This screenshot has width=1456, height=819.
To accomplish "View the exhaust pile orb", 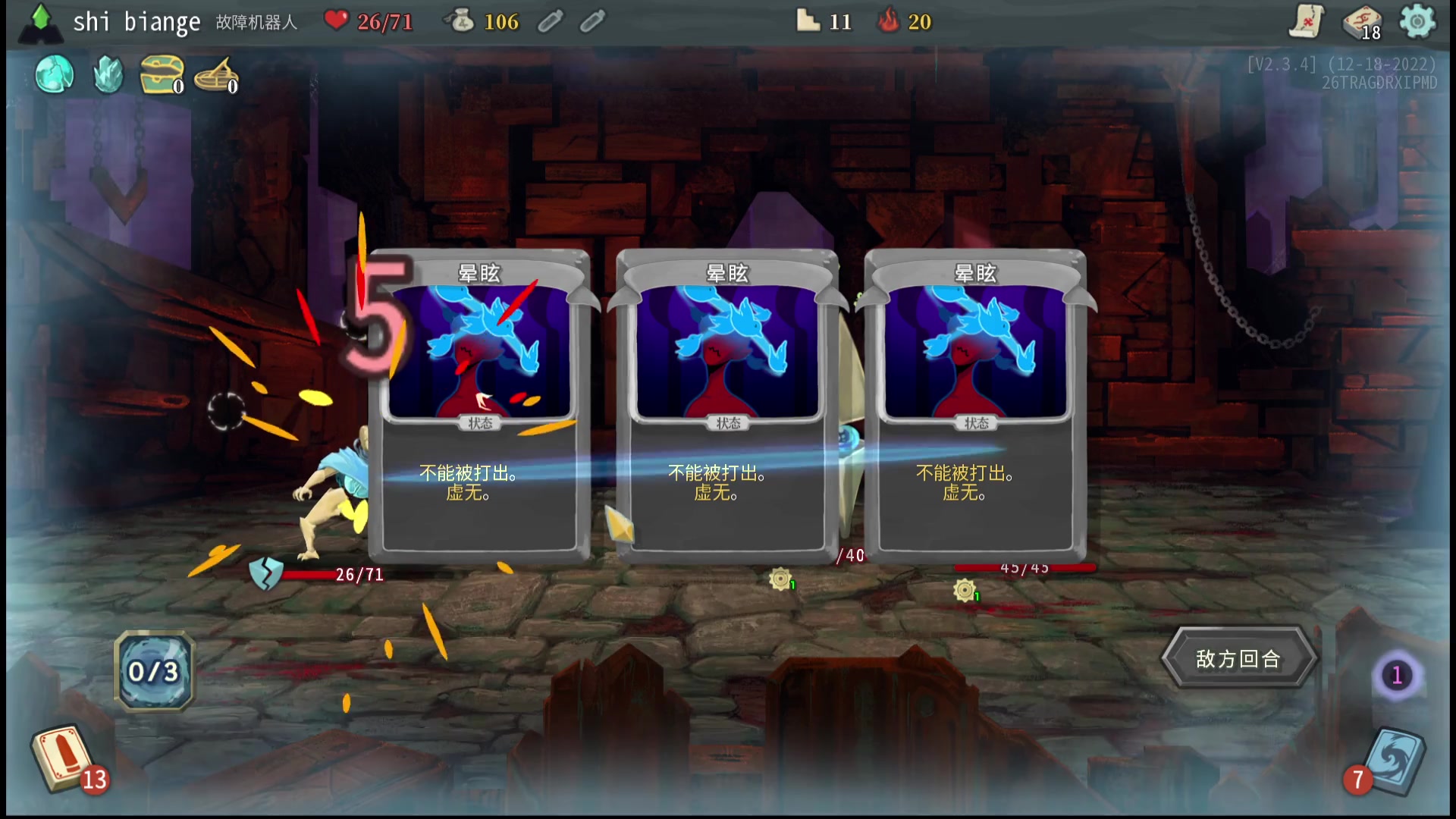I will [x=1397, y=675].
